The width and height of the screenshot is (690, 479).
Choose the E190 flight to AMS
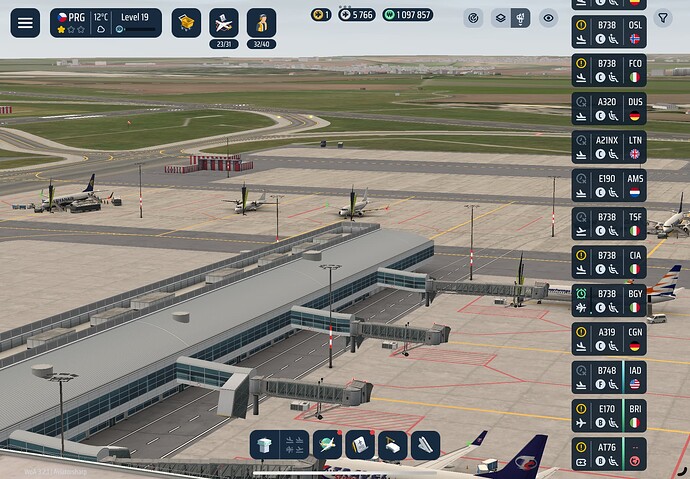(609, 185)
